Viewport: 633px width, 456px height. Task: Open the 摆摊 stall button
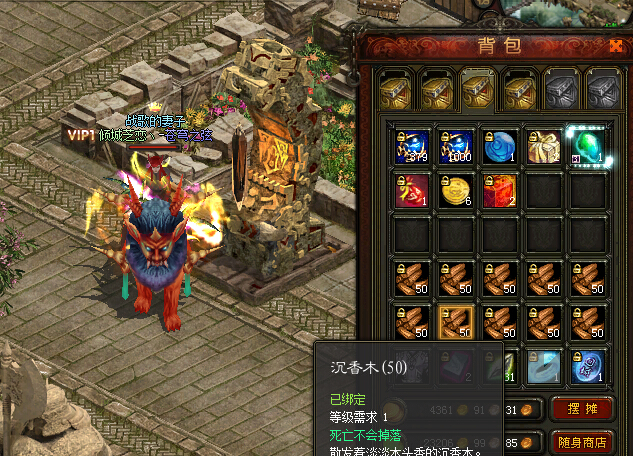point(574,409)
